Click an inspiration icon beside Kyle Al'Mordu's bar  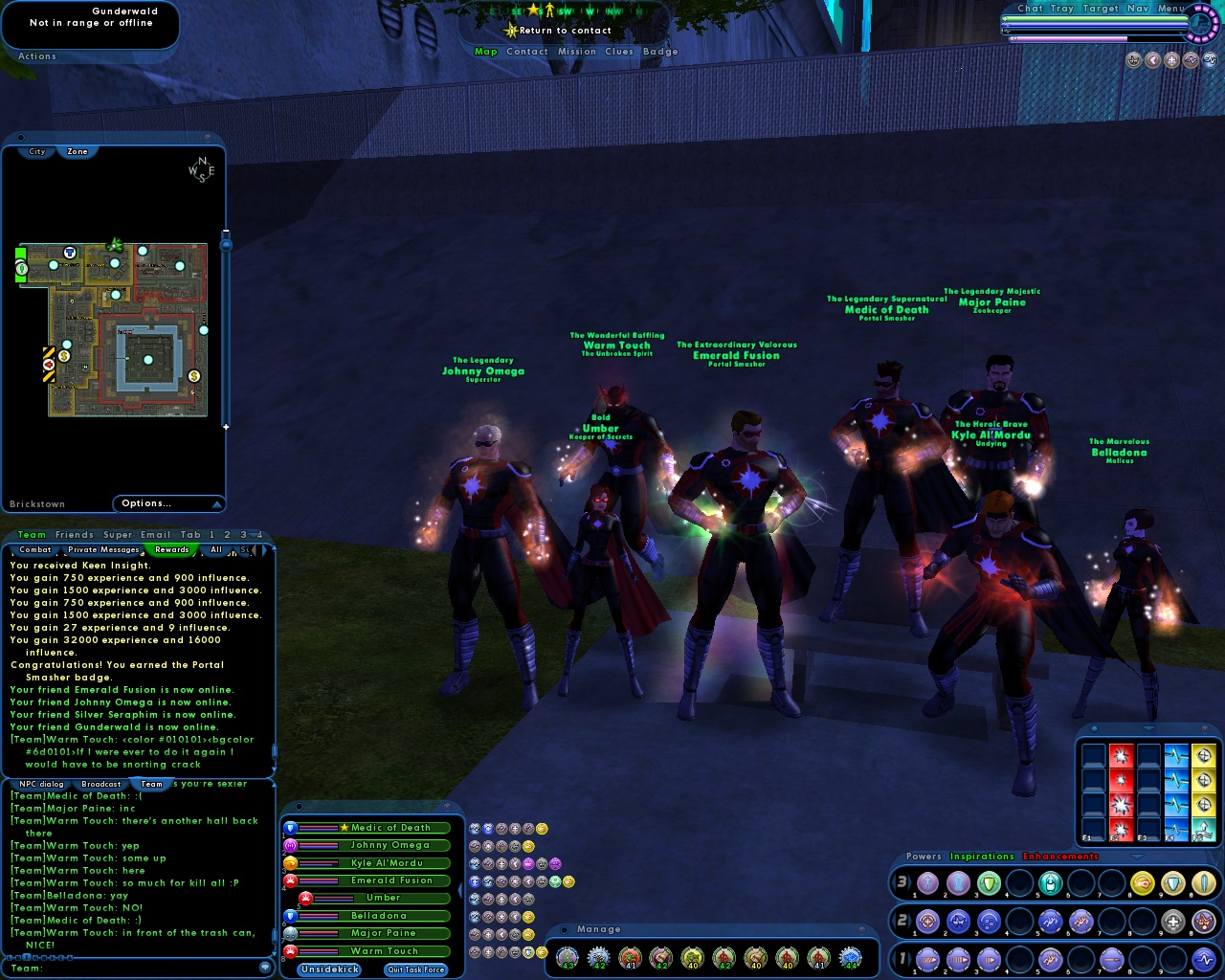[475, 863]
